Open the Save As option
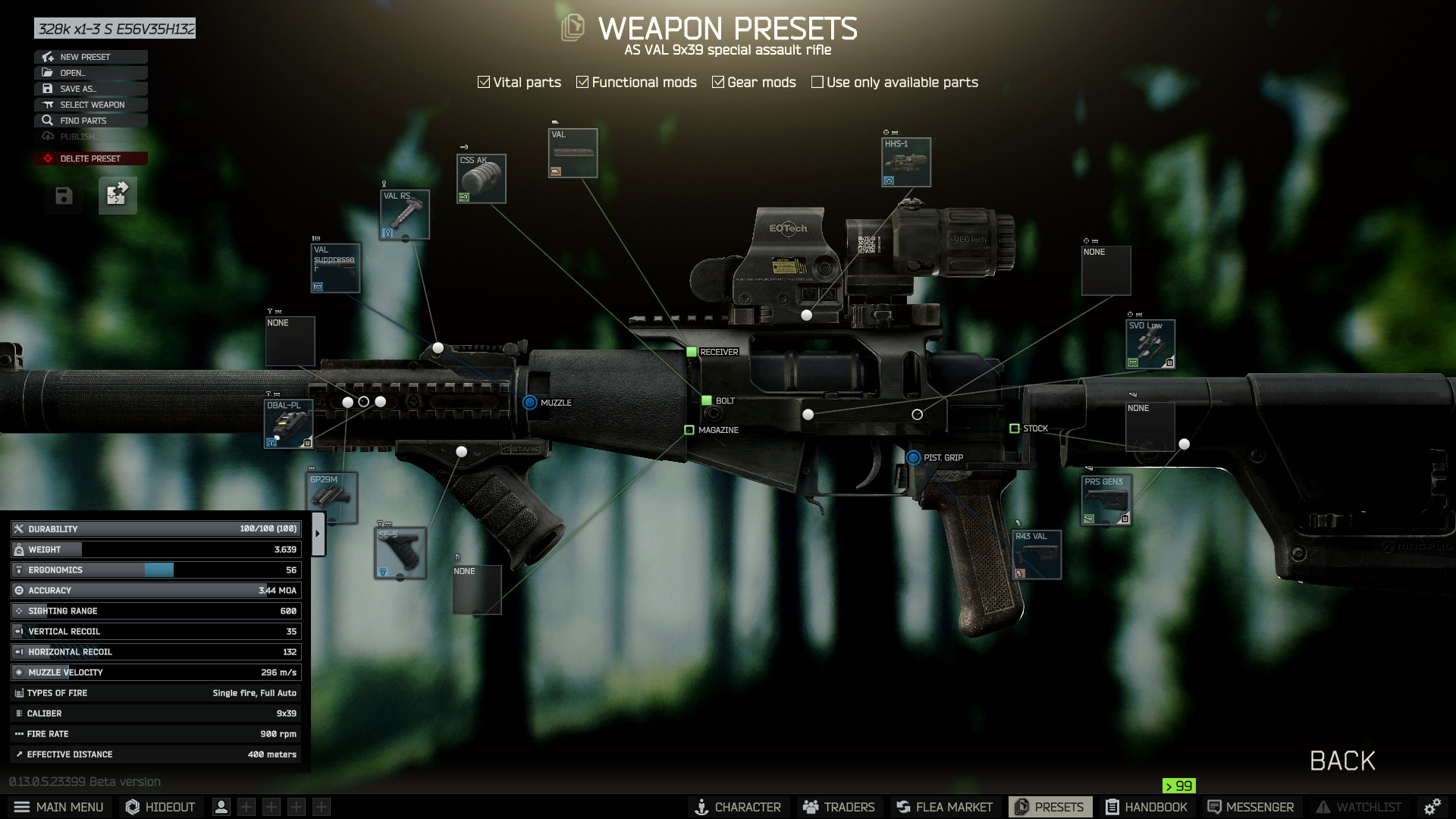The width and height of the screenshot is (1456, 819). 90,89
